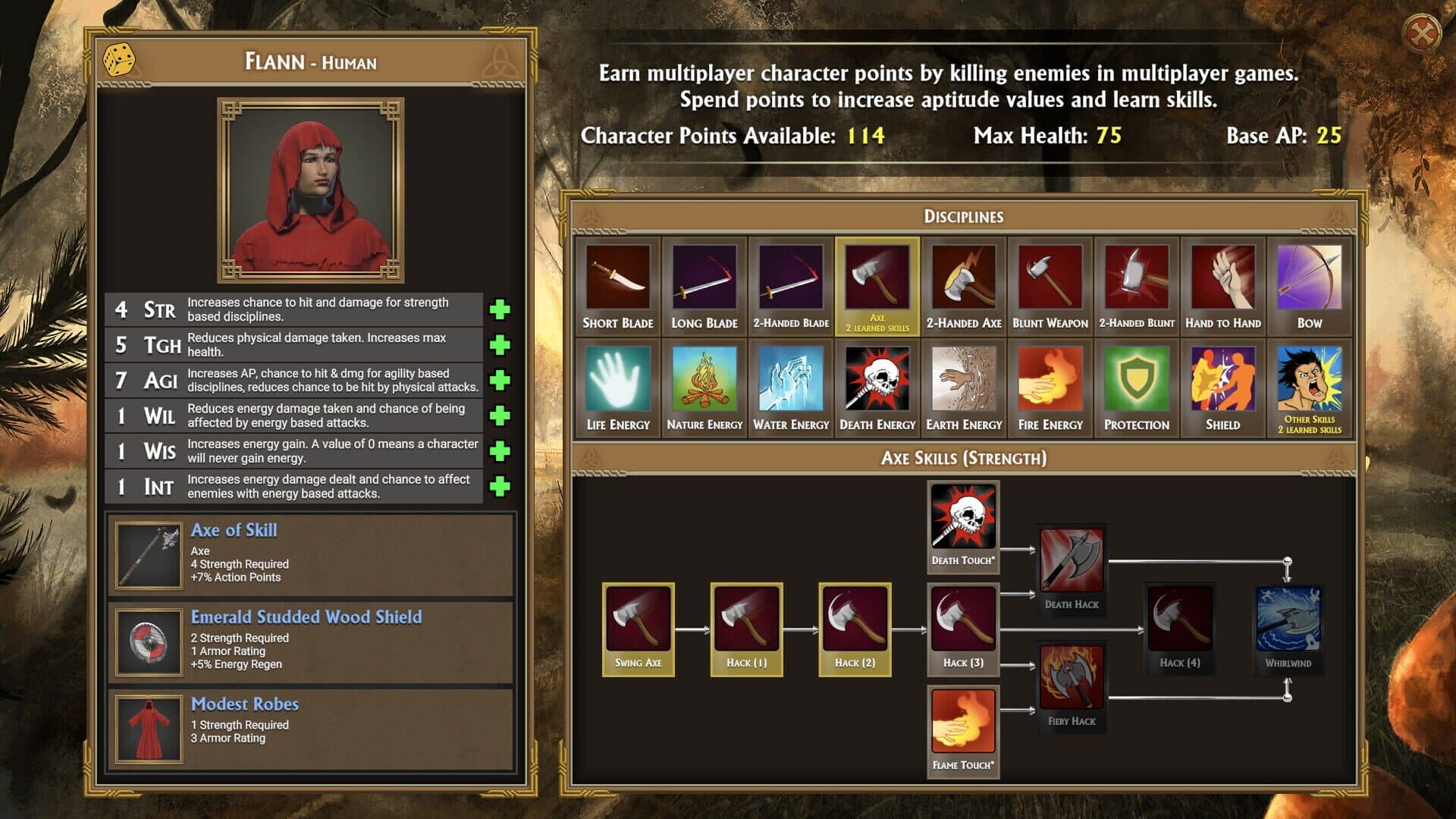This screenshot has width=1456, height=819.
Task: Select the Fire Energy discipline
Action: tap(1050, 387)
